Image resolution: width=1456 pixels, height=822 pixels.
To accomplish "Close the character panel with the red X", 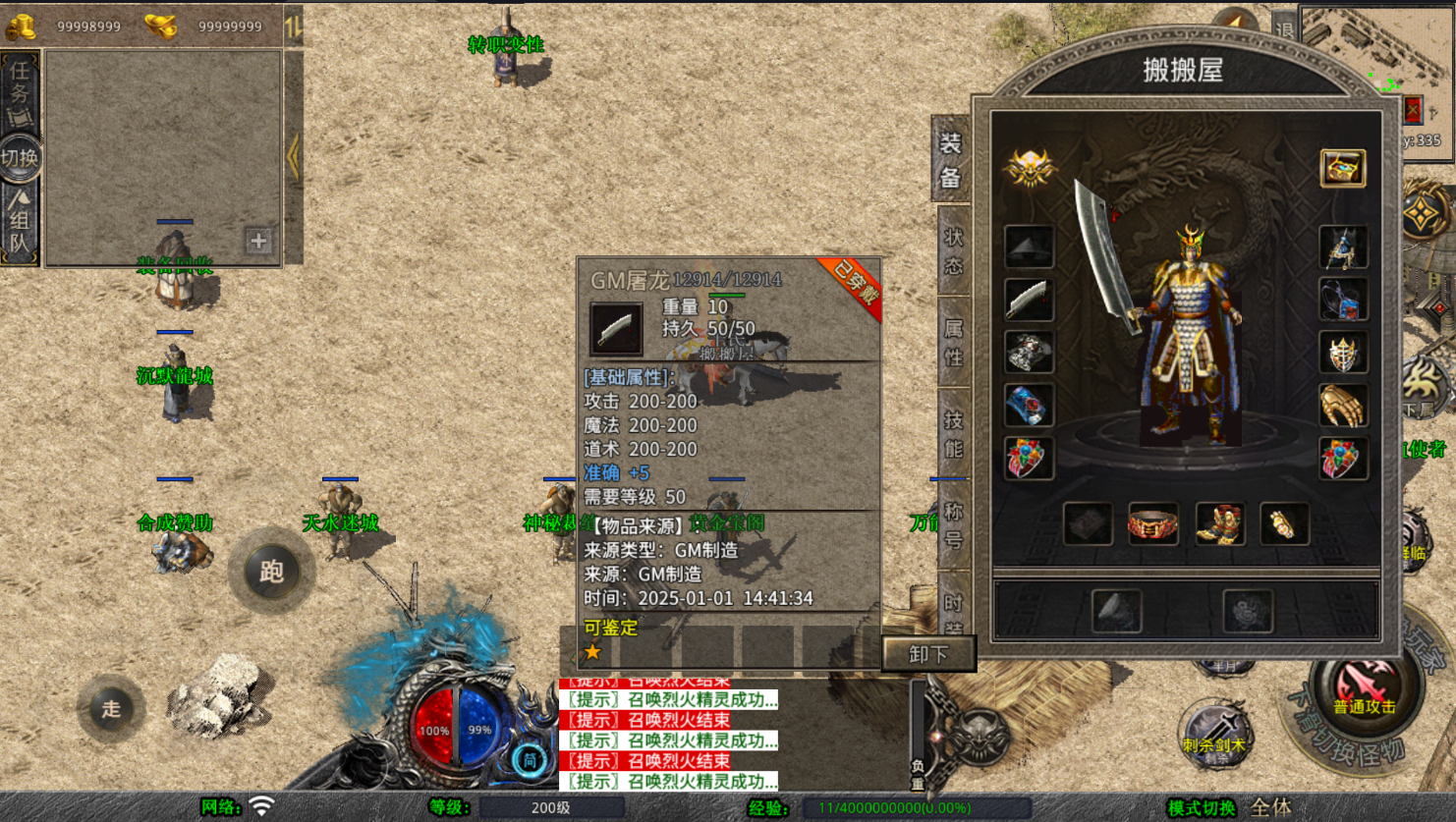I will coord(1412,109).
